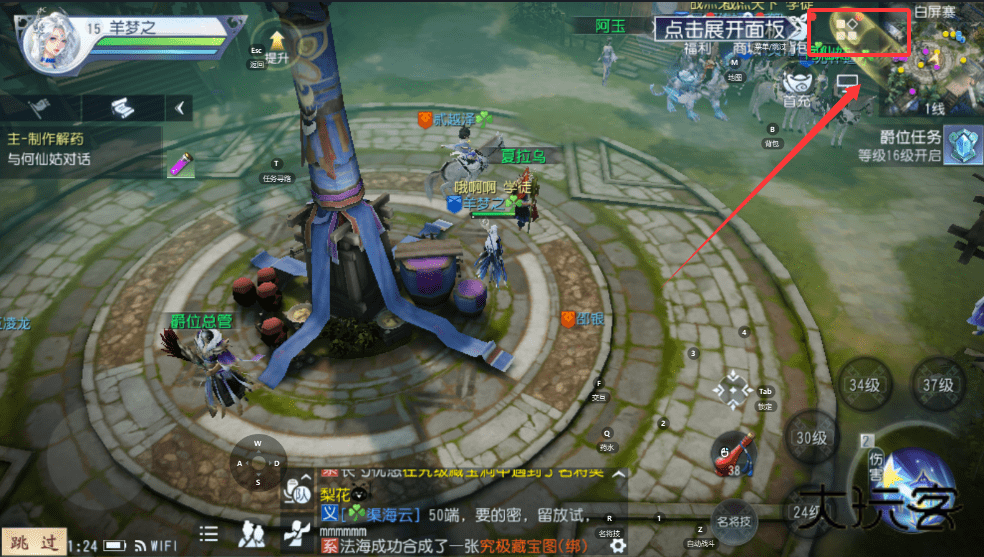
Task: Tap the 提升 upgrade arrow icon
Action: [277, 44]
